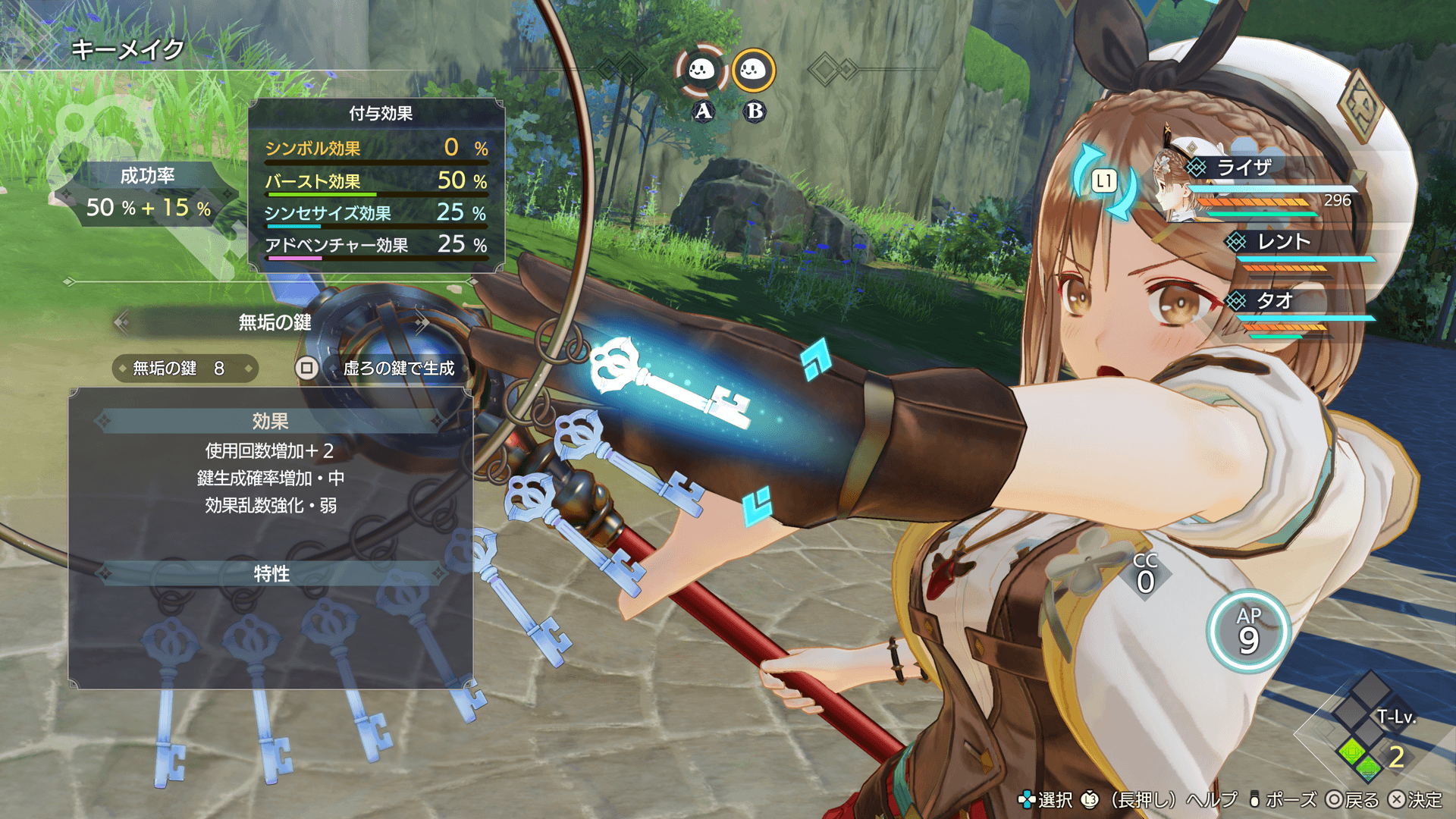Select enemy target B icon
This screenshot has height=819, width=1456.
(x=753, y=71)
